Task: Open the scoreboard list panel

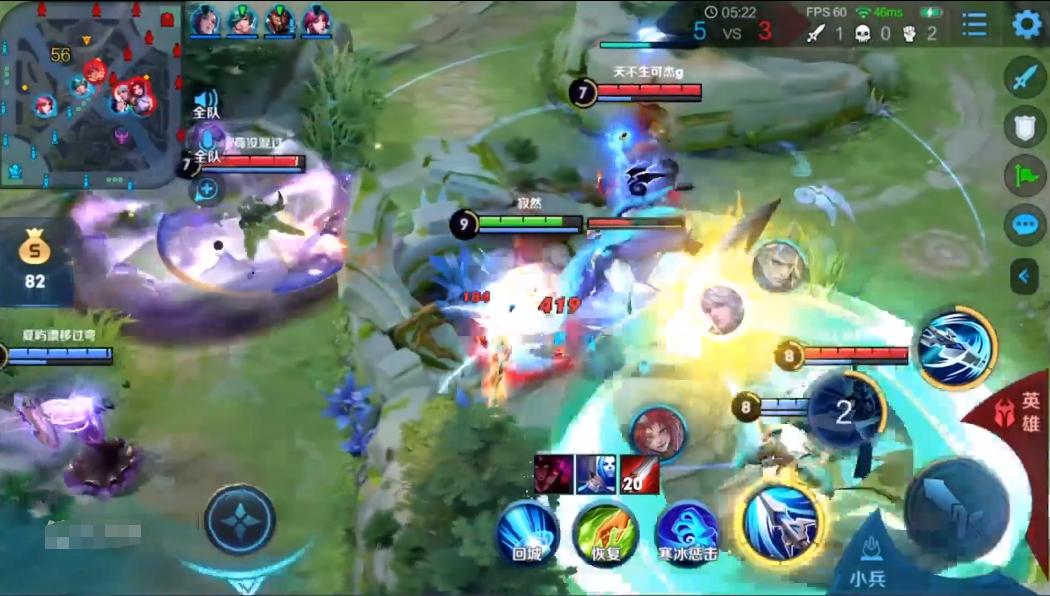Action: pos(974,24)
